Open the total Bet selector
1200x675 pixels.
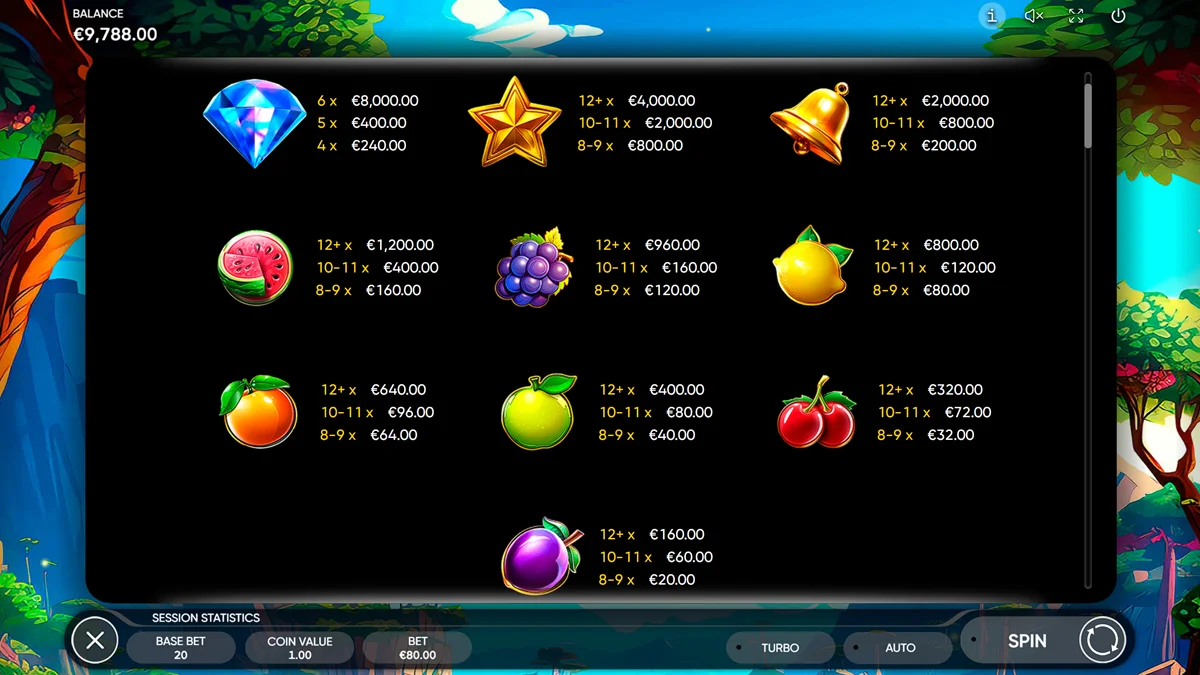click(x=417, y=647)
